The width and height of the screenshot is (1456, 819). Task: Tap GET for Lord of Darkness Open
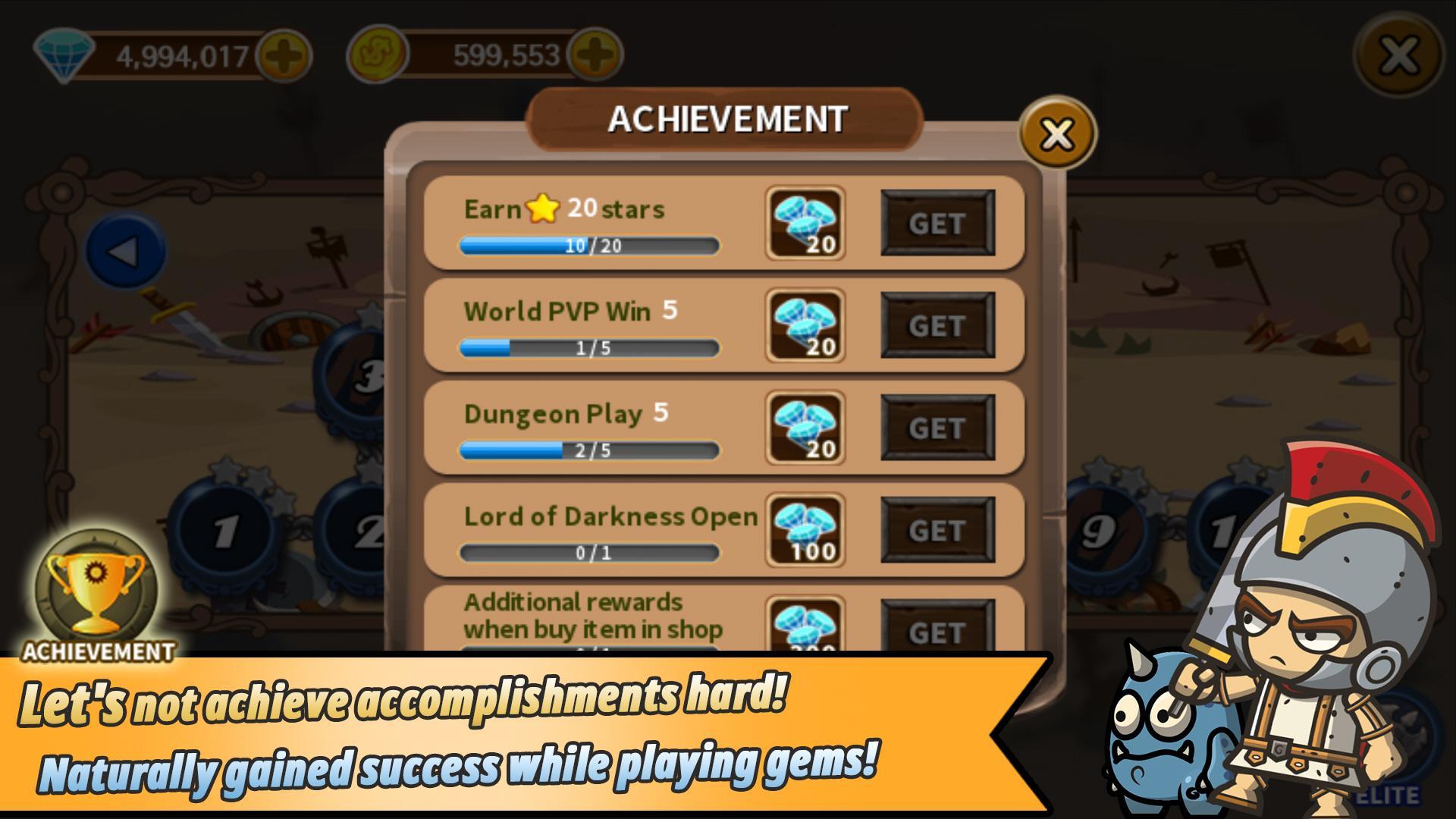pyautogui.click(x=938, y=529)
